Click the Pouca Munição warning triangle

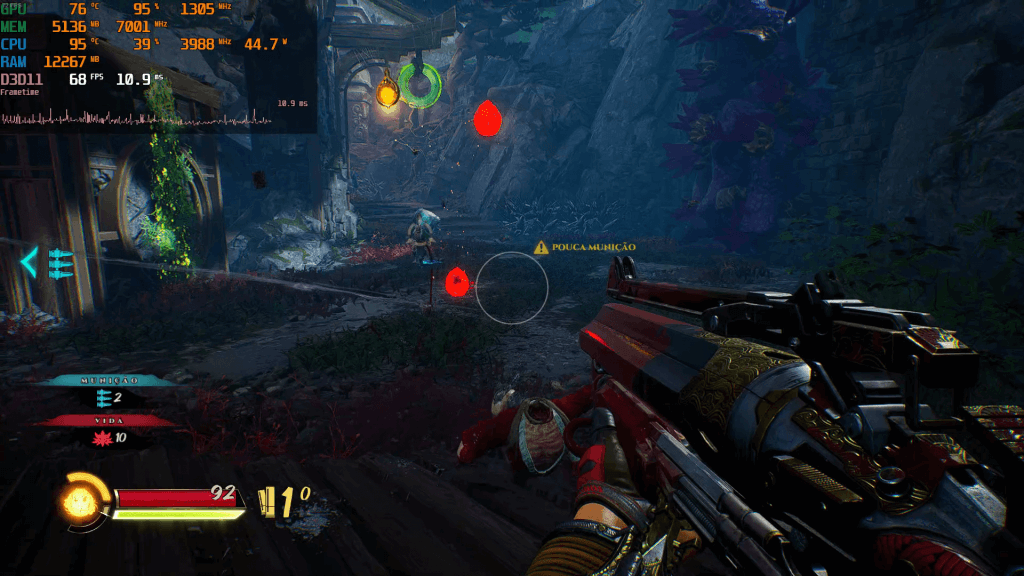541,246
